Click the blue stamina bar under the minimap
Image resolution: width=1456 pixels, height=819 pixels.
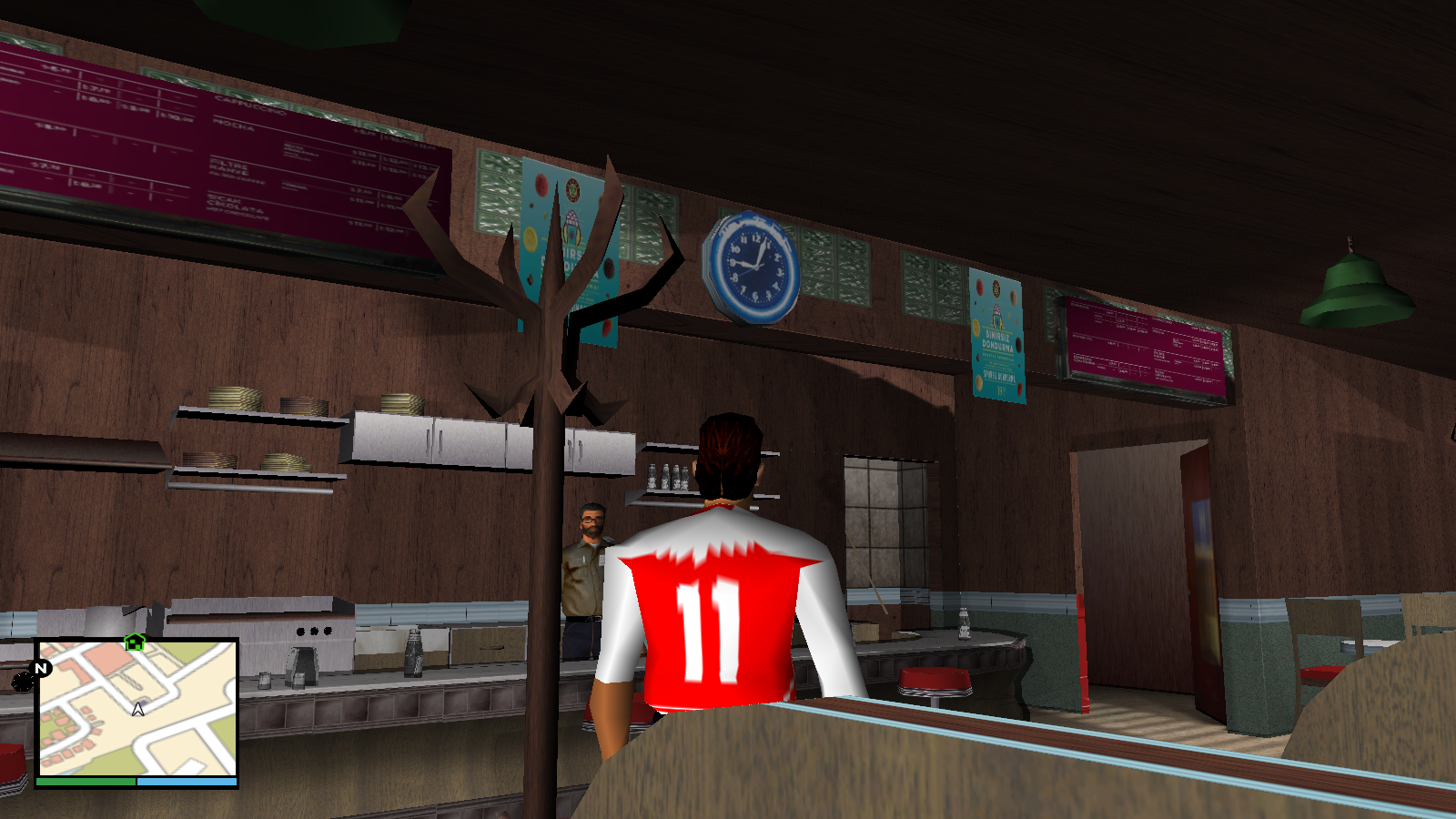[x=187, y=780]
